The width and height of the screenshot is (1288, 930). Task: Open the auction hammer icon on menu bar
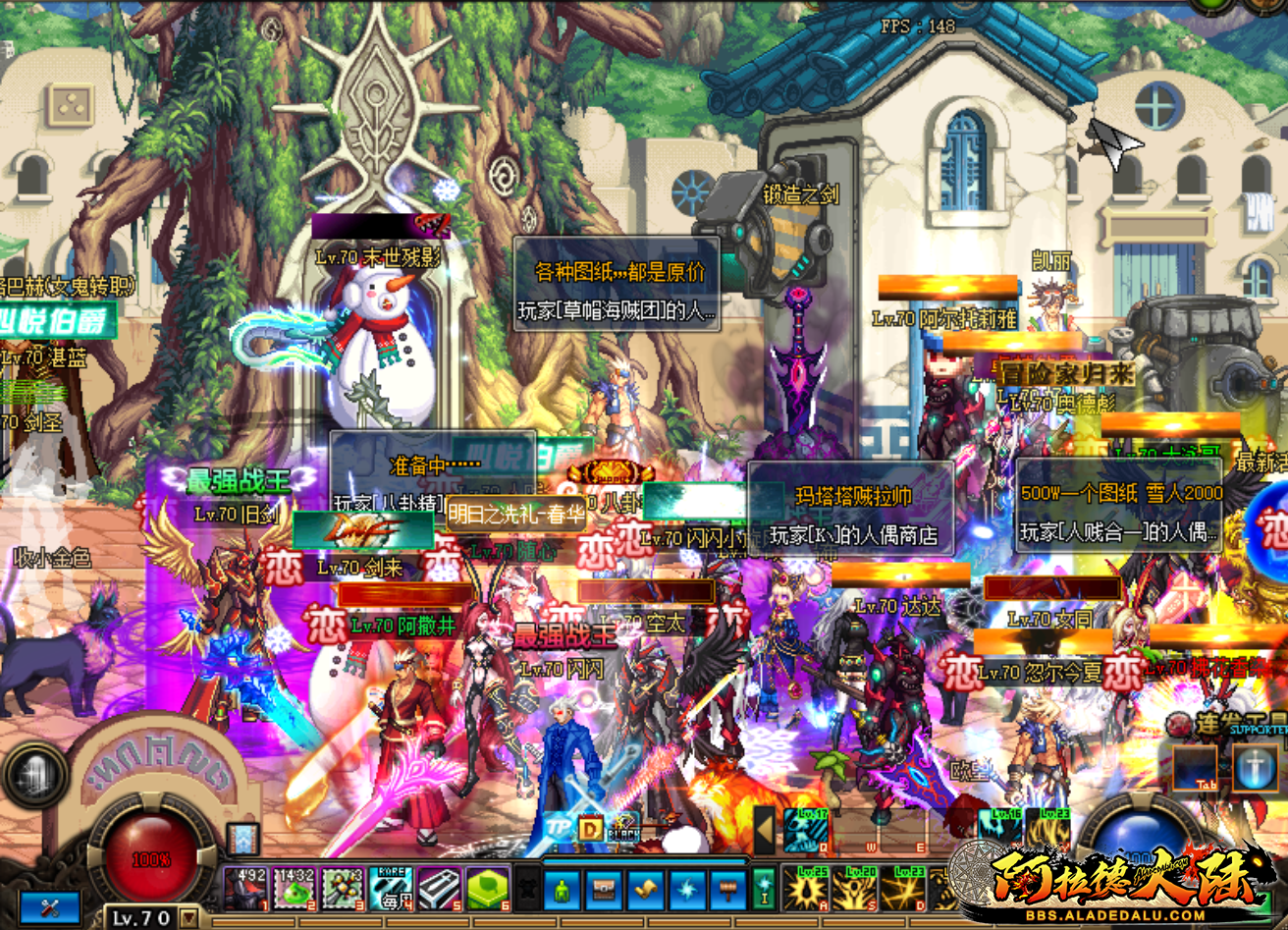(x=726, y=889)
